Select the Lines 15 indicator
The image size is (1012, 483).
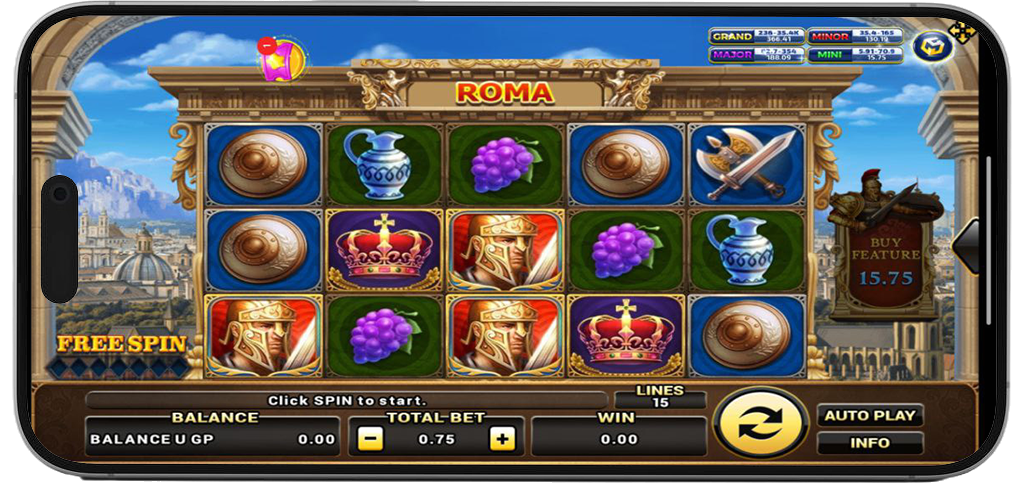pyautogui.click(x=660, y=397)
